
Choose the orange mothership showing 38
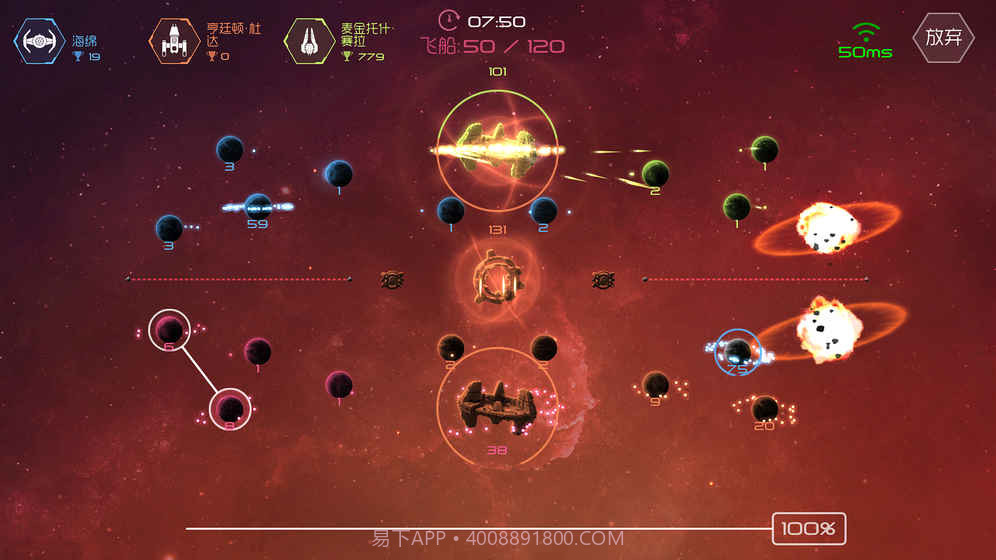tap(497, 405)
